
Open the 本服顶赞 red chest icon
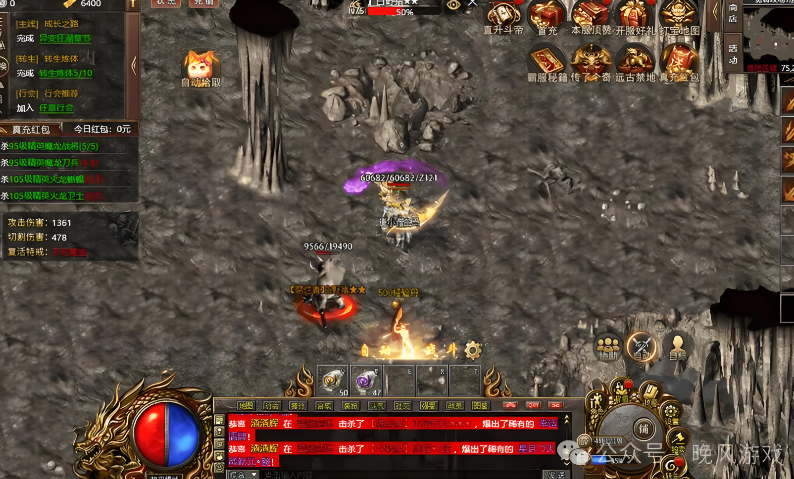click(590, 14)
